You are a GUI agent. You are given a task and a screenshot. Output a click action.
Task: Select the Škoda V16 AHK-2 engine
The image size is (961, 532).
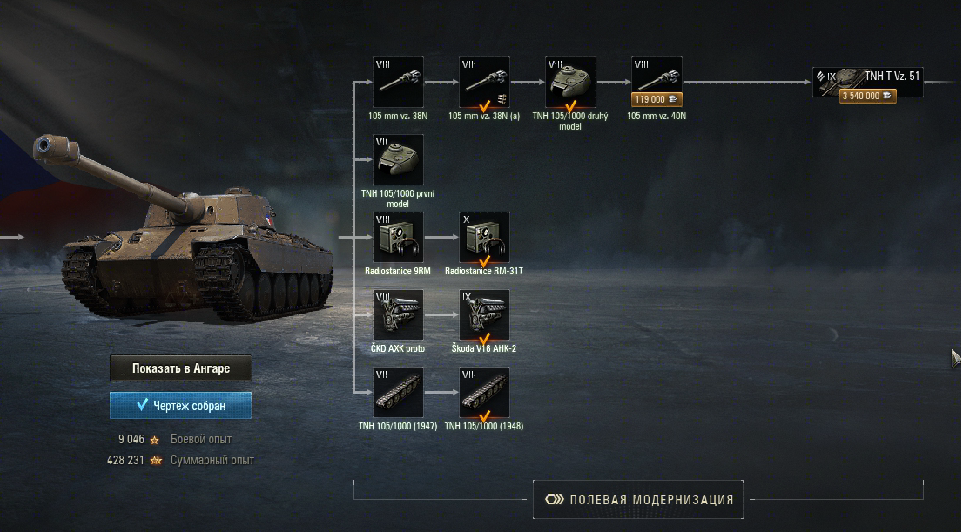point(484,315)
